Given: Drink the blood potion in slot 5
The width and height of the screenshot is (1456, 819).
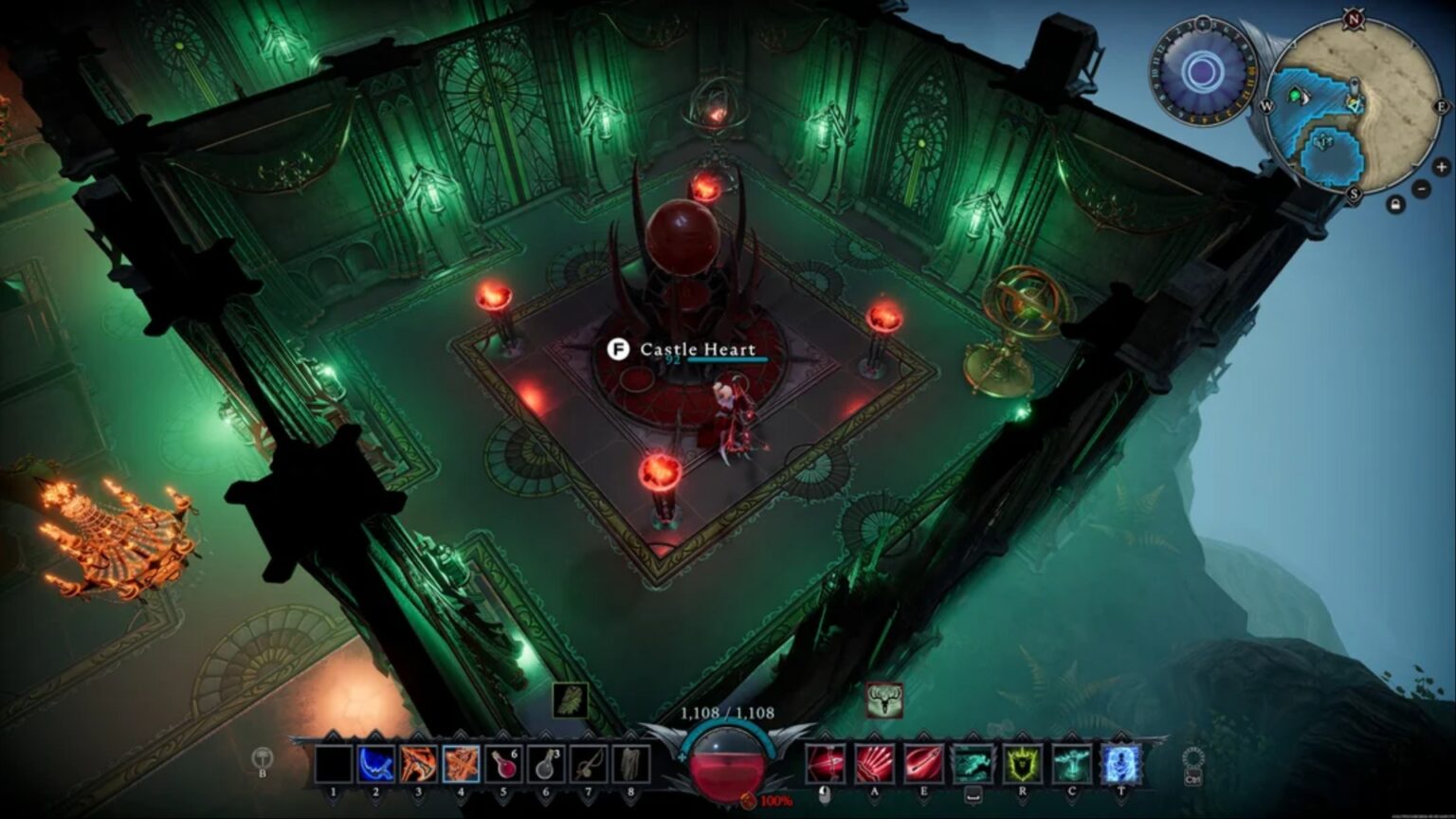Looking at the screenshot, I should pyautogui.click(x=504, y=763).
